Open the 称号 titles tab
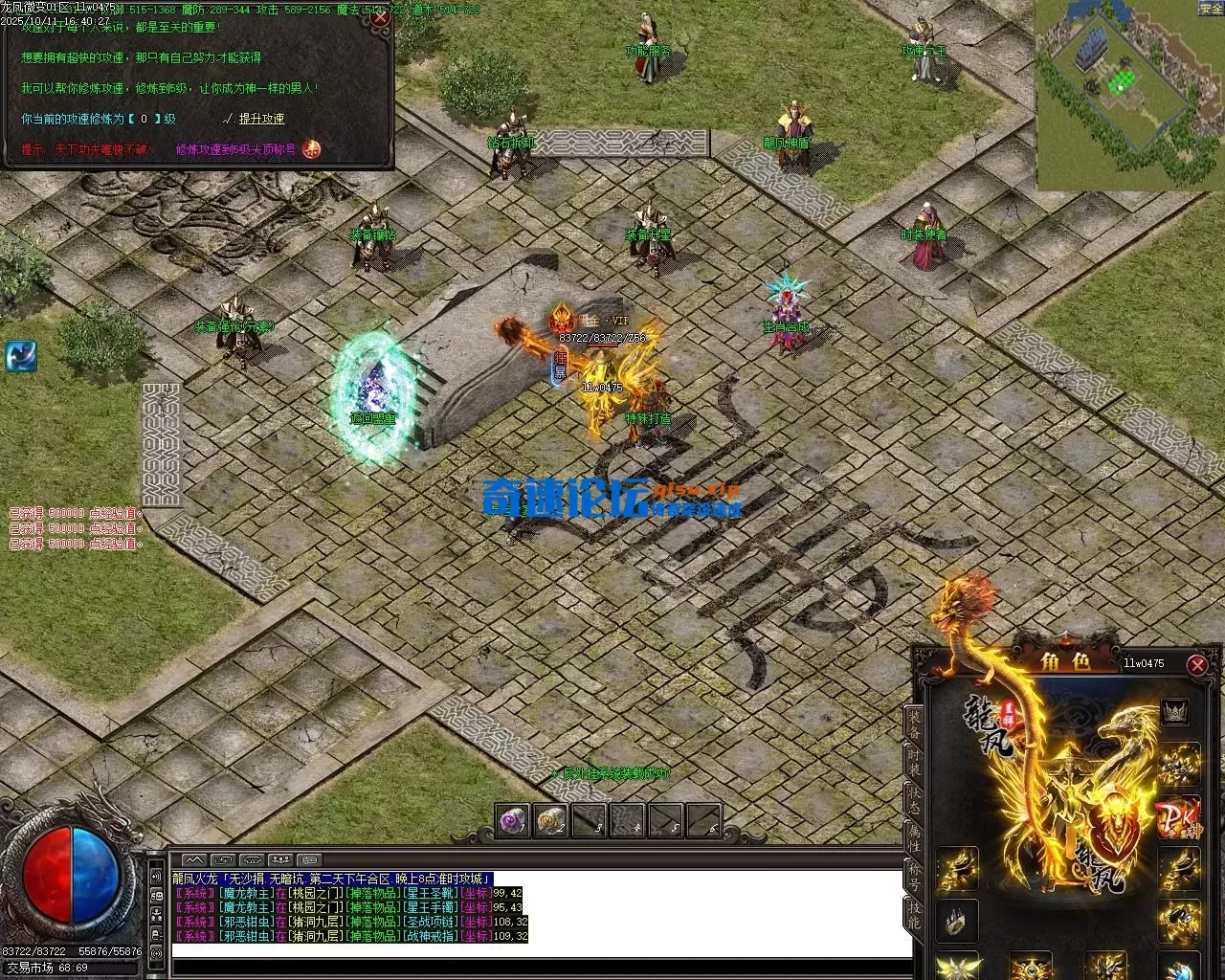Screen dimensions: 1225x980 pyautogui.click(x=915, y=876)
